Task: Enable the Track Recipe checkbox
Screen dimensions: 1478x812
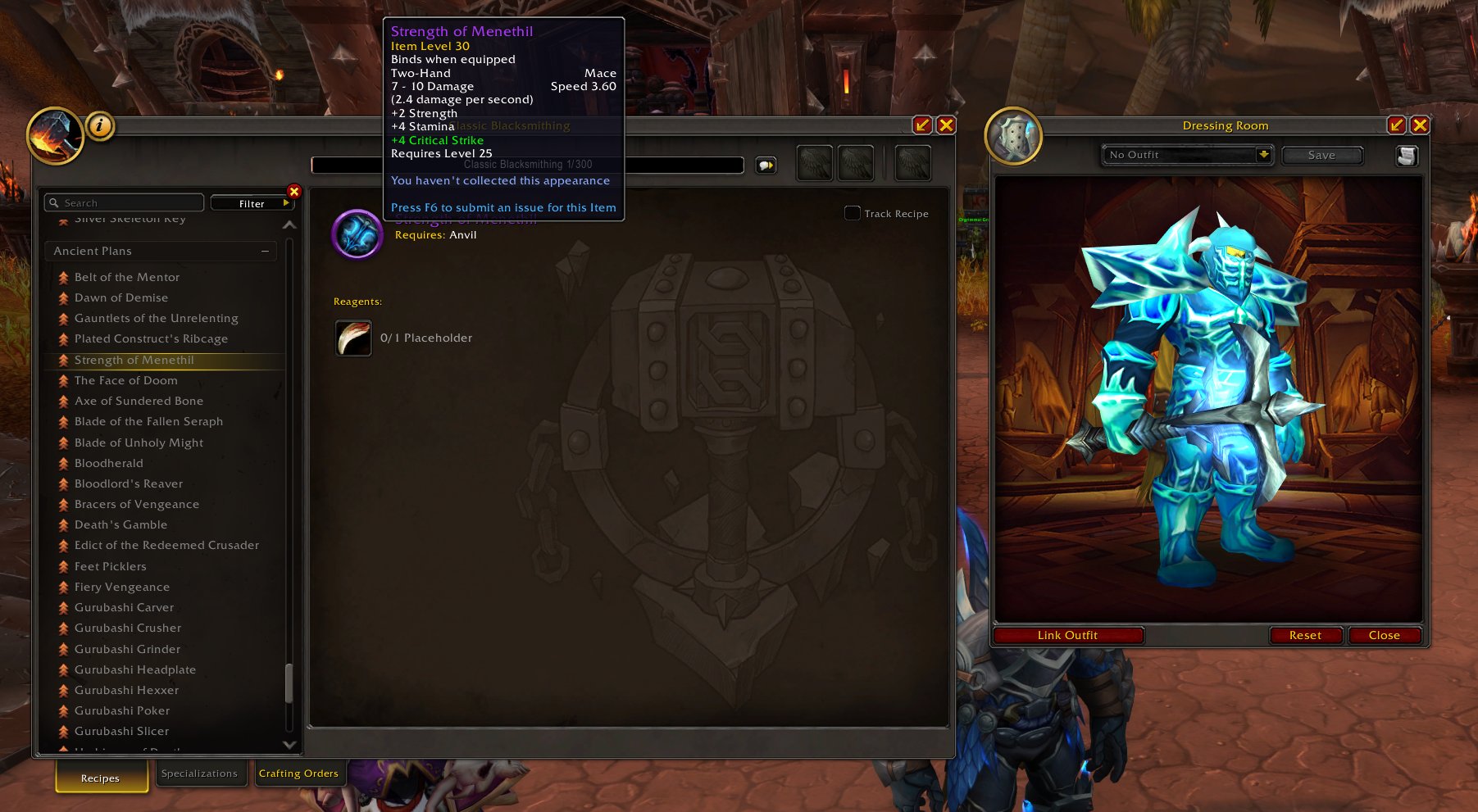Action: pyautogui.click(x=851, y=212)
